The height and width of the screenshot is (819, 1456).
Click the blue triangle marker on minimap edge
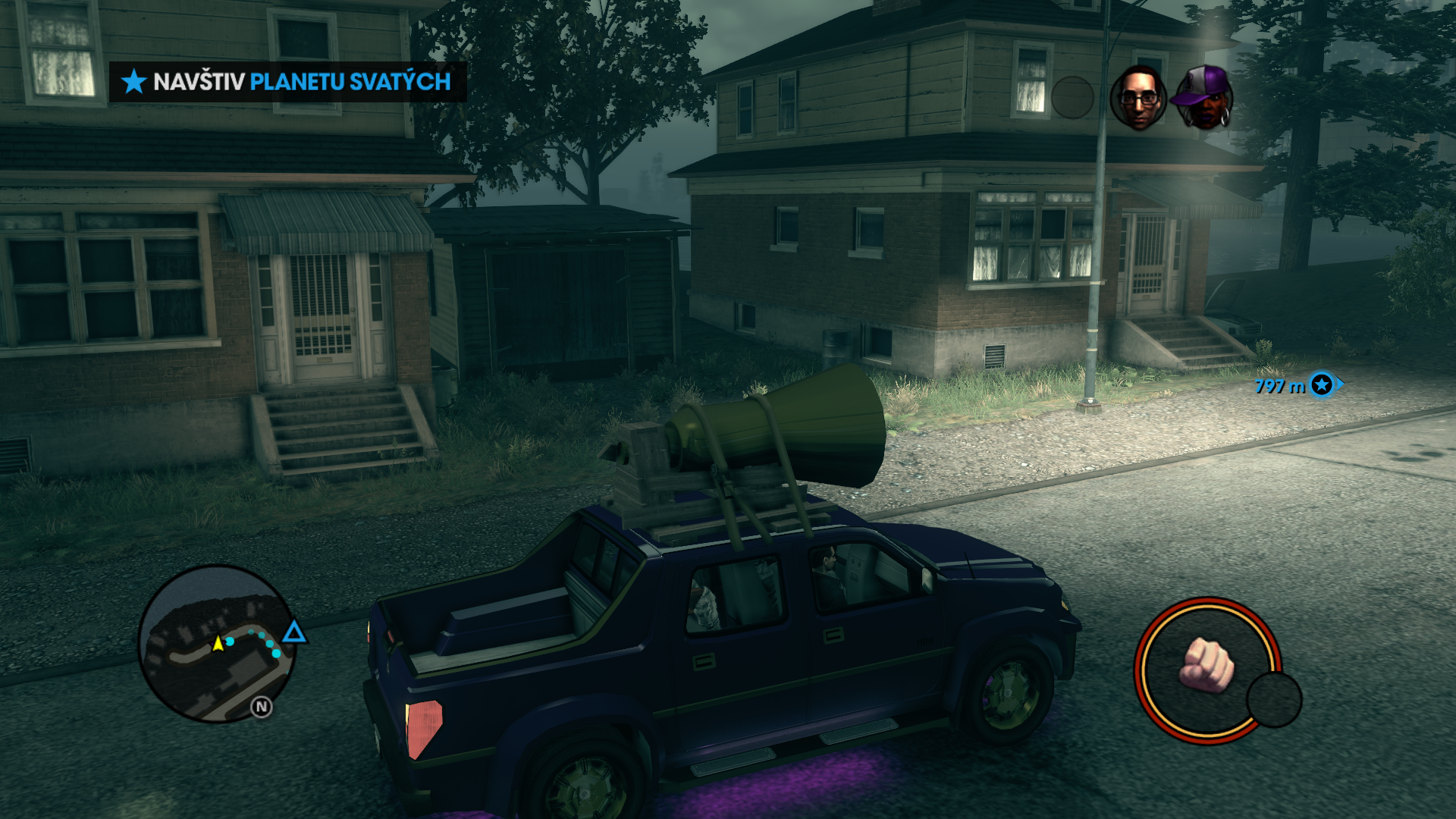[x=294, y=632]
